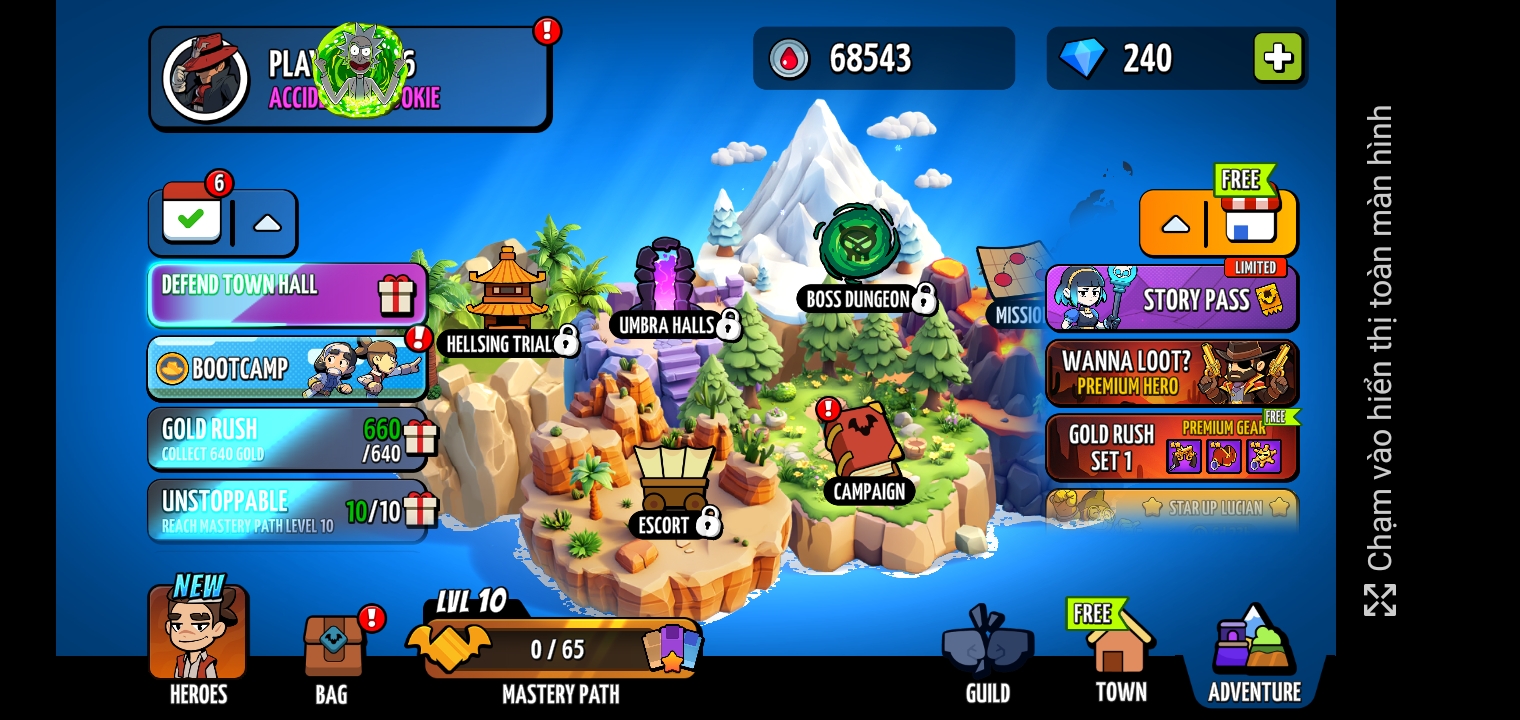Image resolution: width=1520 pixels, height=720 pixels.
Task: Claim the Defend Town Hall reward
Action: [396, 295]
